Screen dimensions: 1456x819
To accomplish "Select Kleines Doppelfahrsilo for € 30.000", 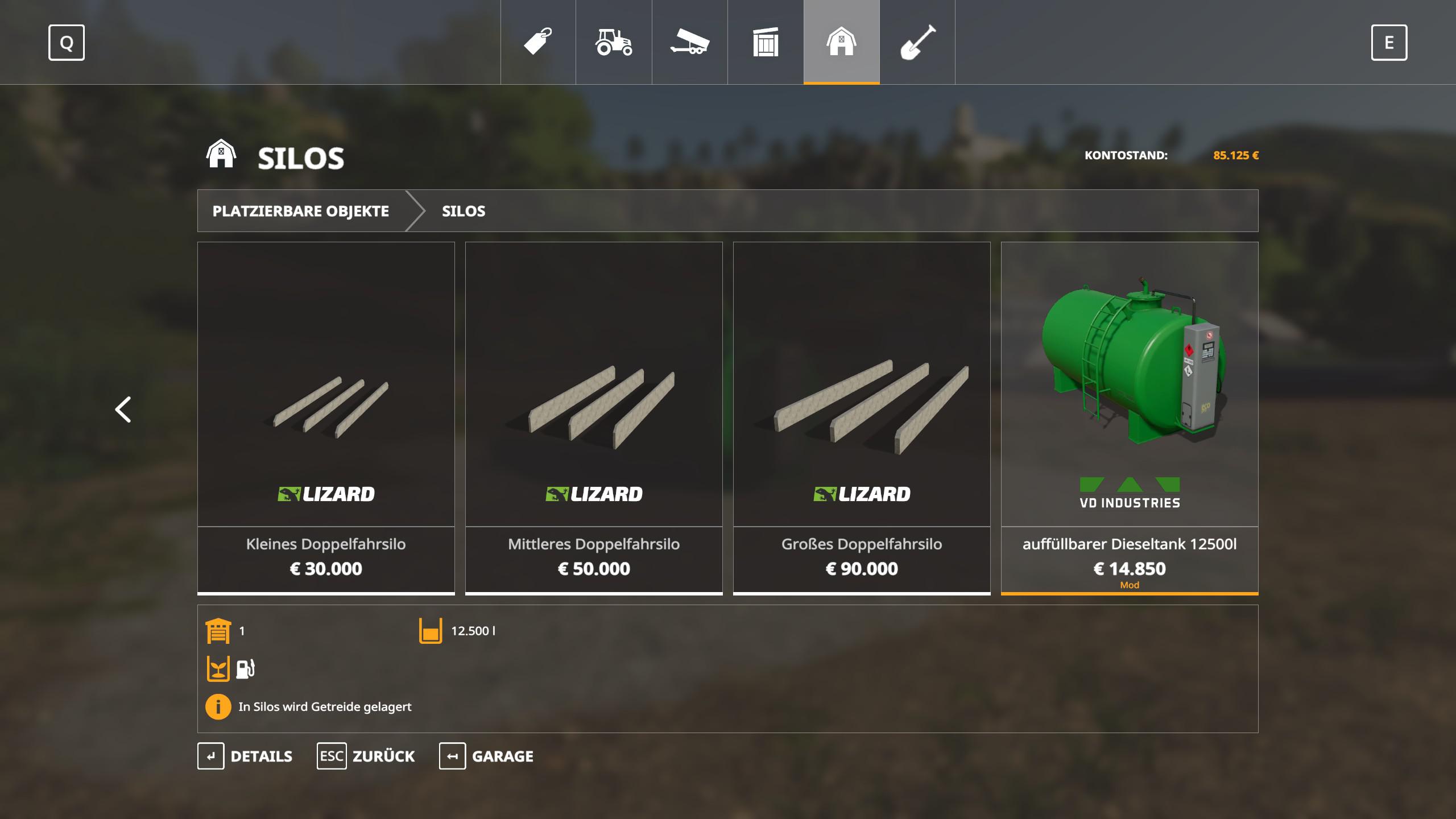I will click(x=326, y=418).
